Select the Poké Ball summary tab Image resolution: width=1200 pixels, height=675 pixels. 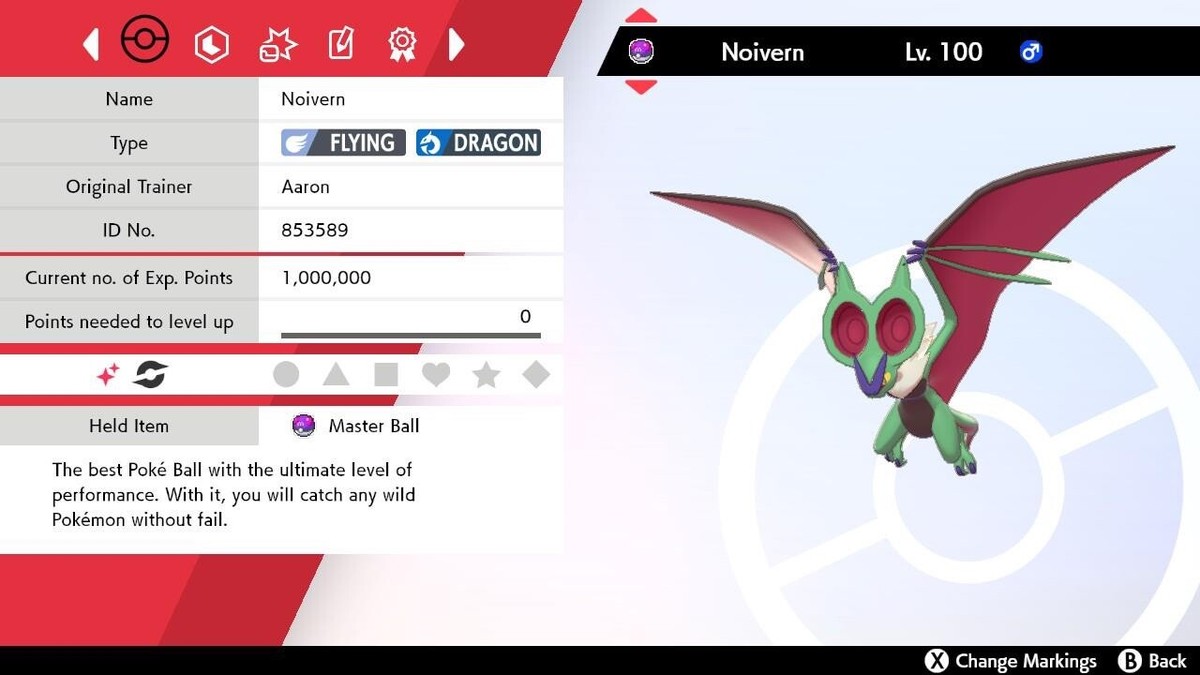point(145,42)
